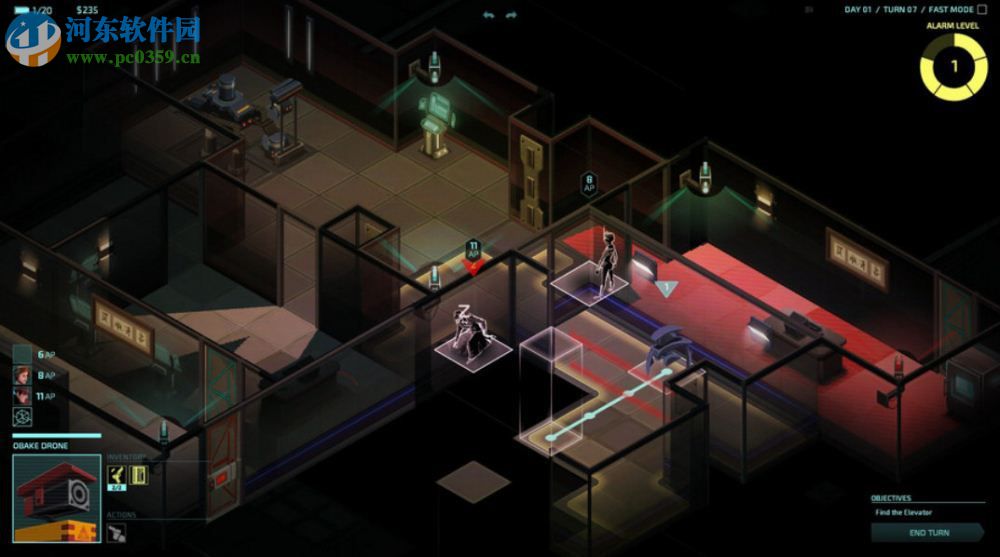
Task: Select the agent portrait with 8 AP
Action: (x=22, y=375)
